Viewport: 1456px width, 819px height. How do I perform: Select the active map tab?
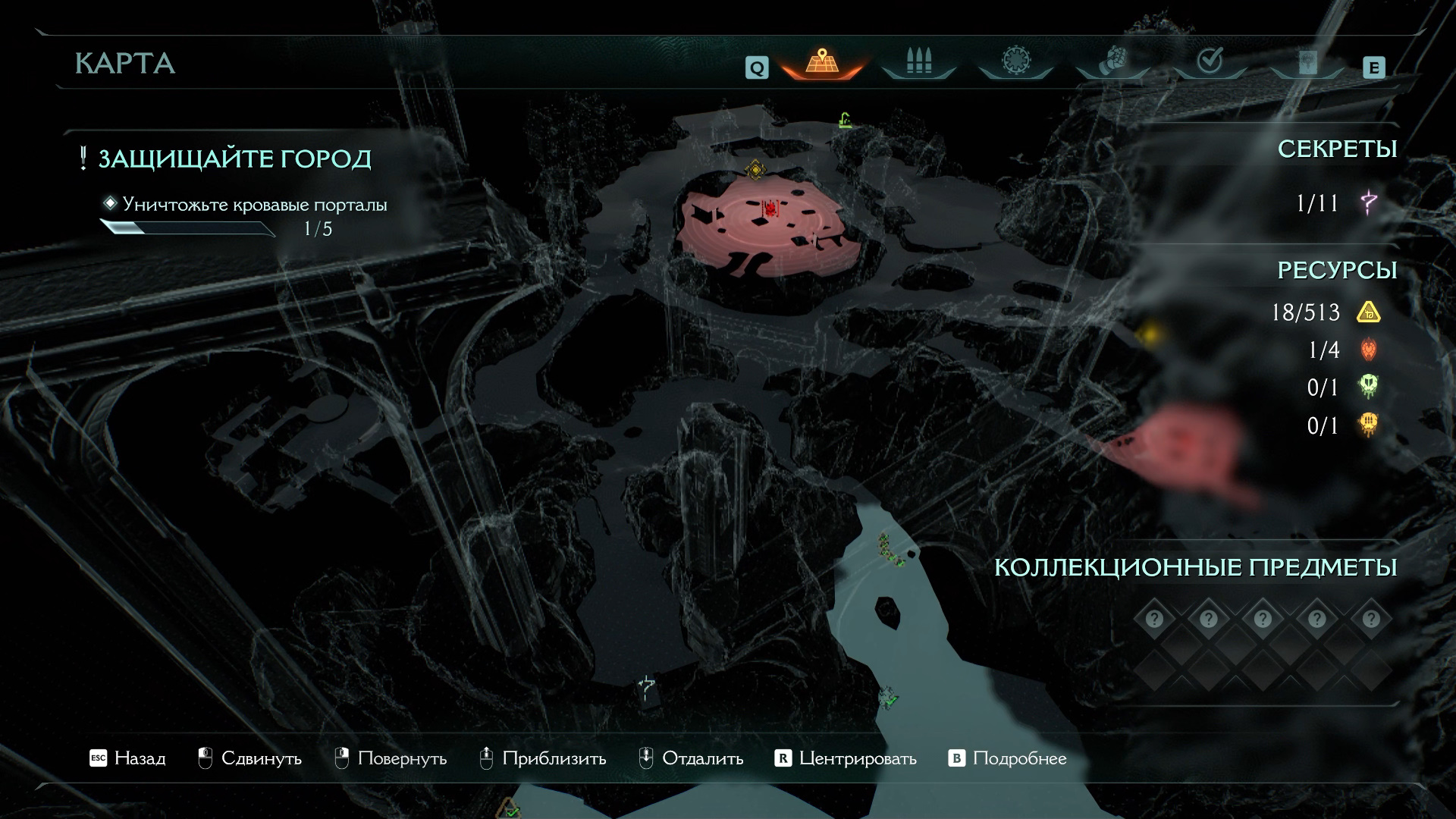(821, 61)
